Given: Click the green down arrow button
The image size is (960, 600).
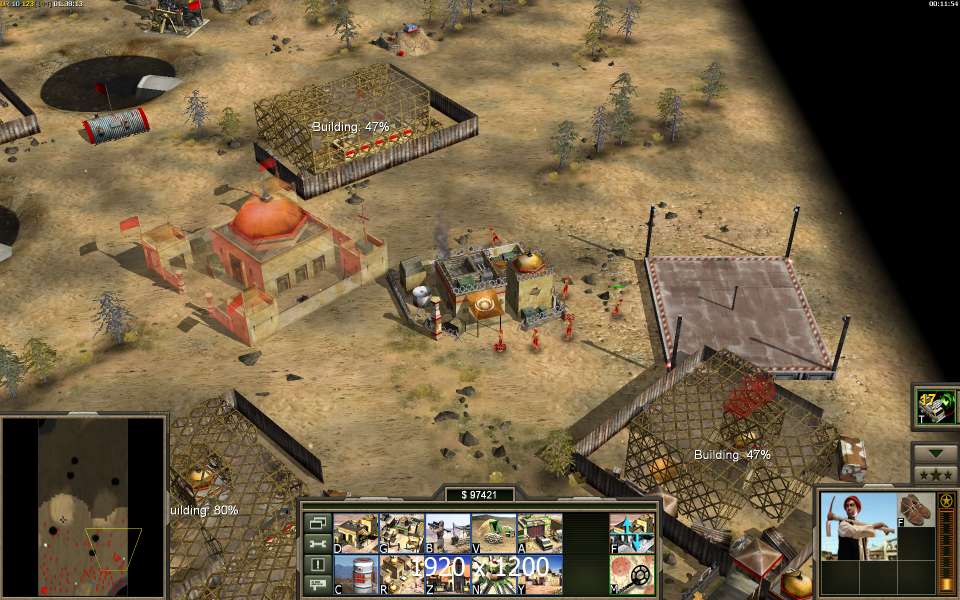Looking at the screenshot, I should 935,452.
